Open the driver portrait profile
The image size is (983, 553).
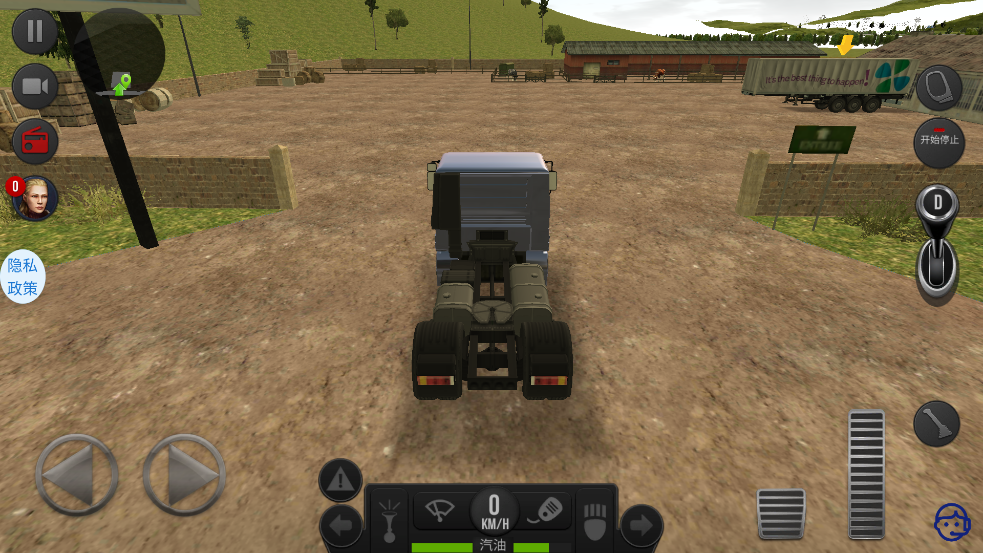(x=35, y=198)
